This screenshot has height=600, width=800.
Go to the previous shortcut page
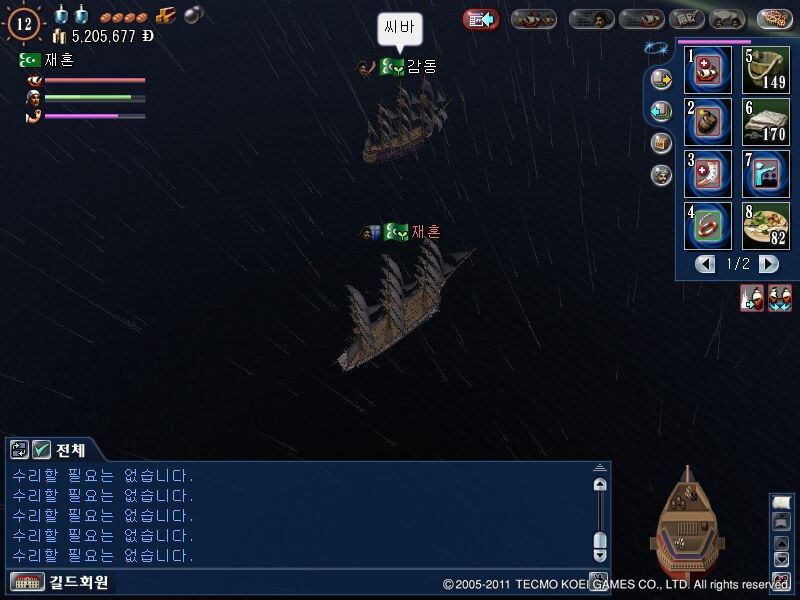coord(706,264)
